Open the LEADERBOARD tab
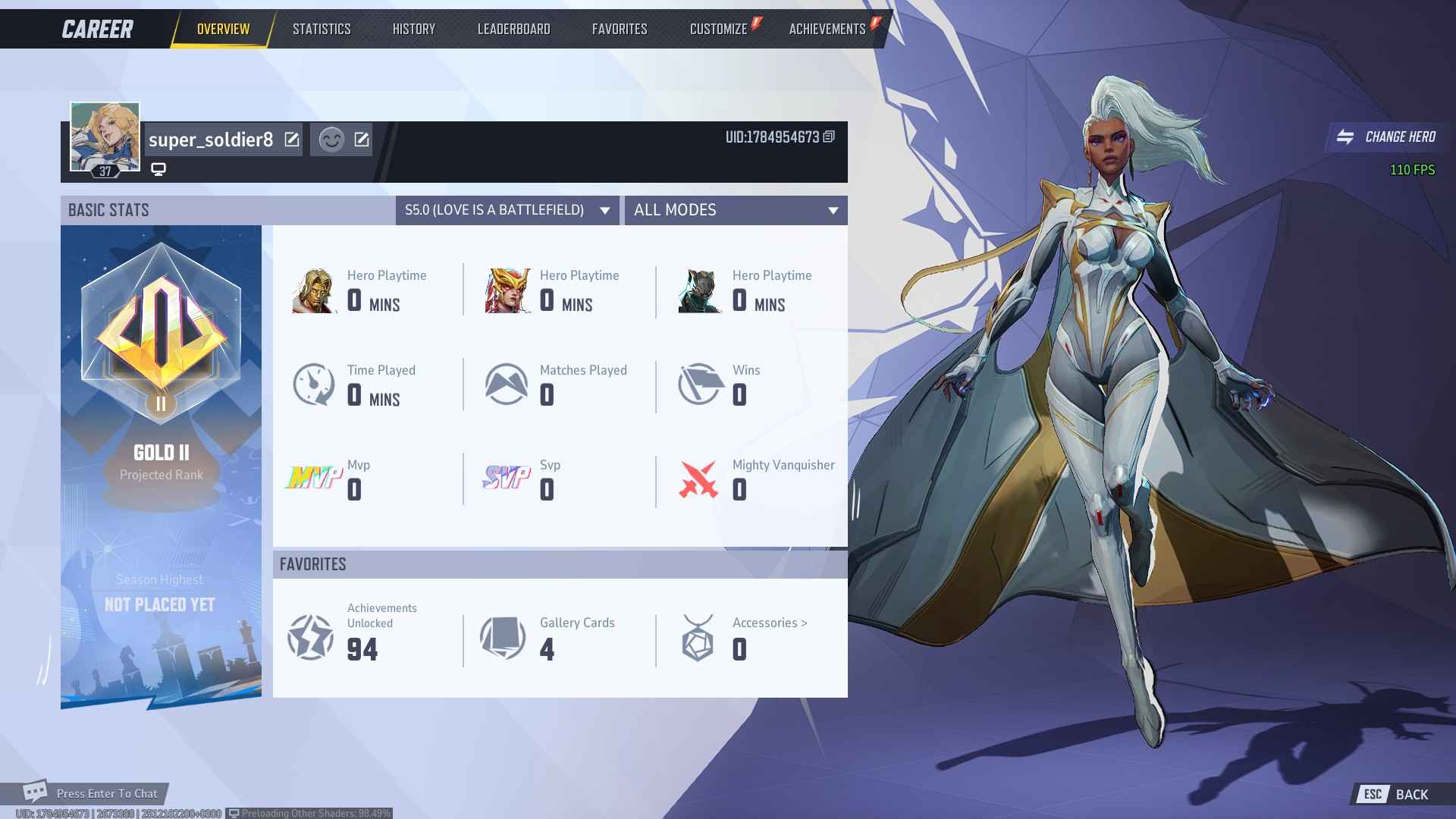The width and height of the screenshot is (1456, 819). click(x=513, y=29)
